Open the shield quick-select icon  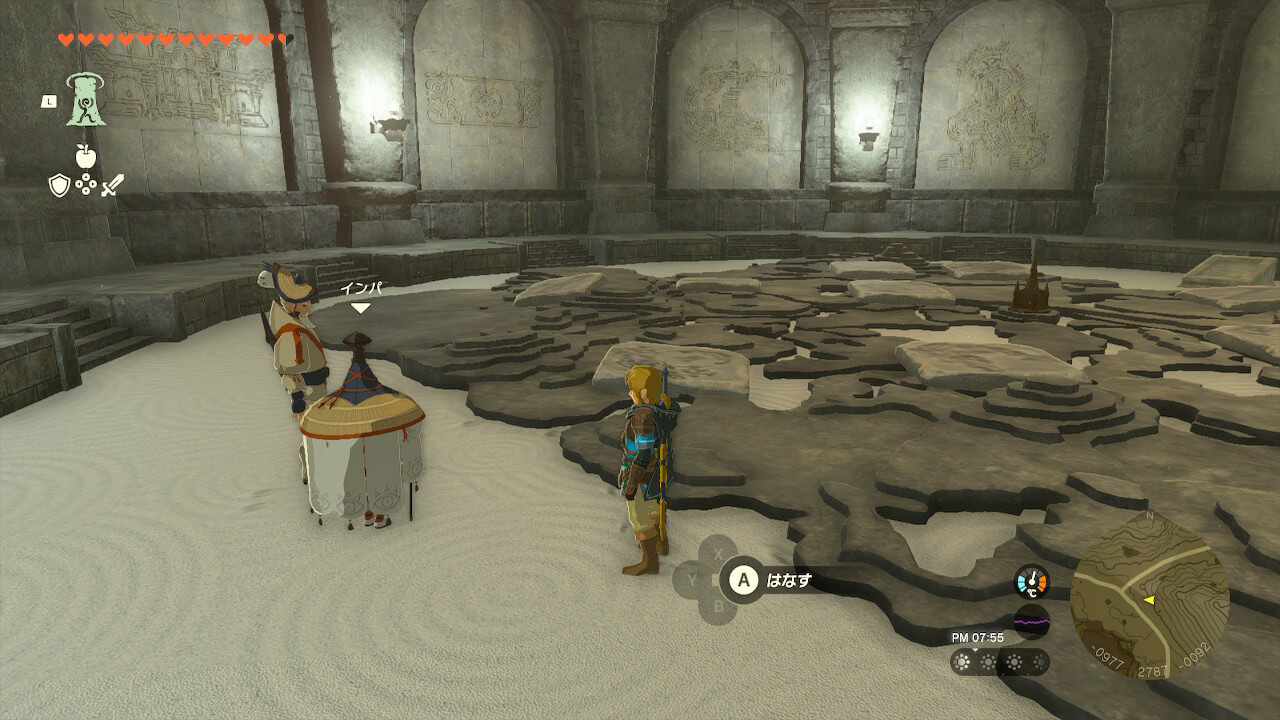[60, 184]
